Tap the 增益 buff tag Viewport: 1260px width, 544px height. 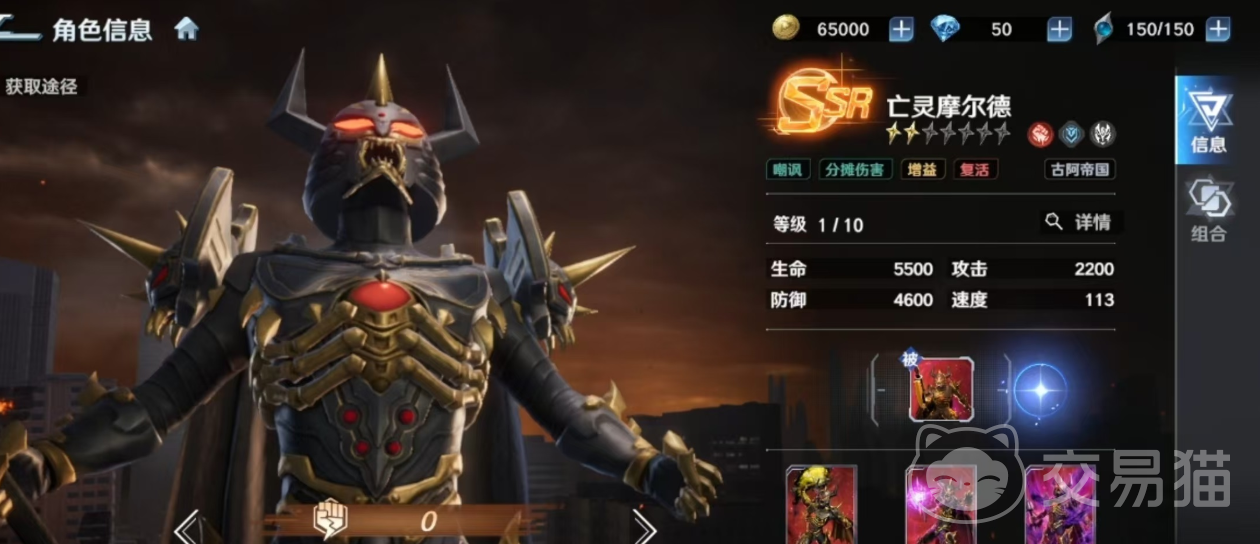pyautogui.click(x=923, y=169)
